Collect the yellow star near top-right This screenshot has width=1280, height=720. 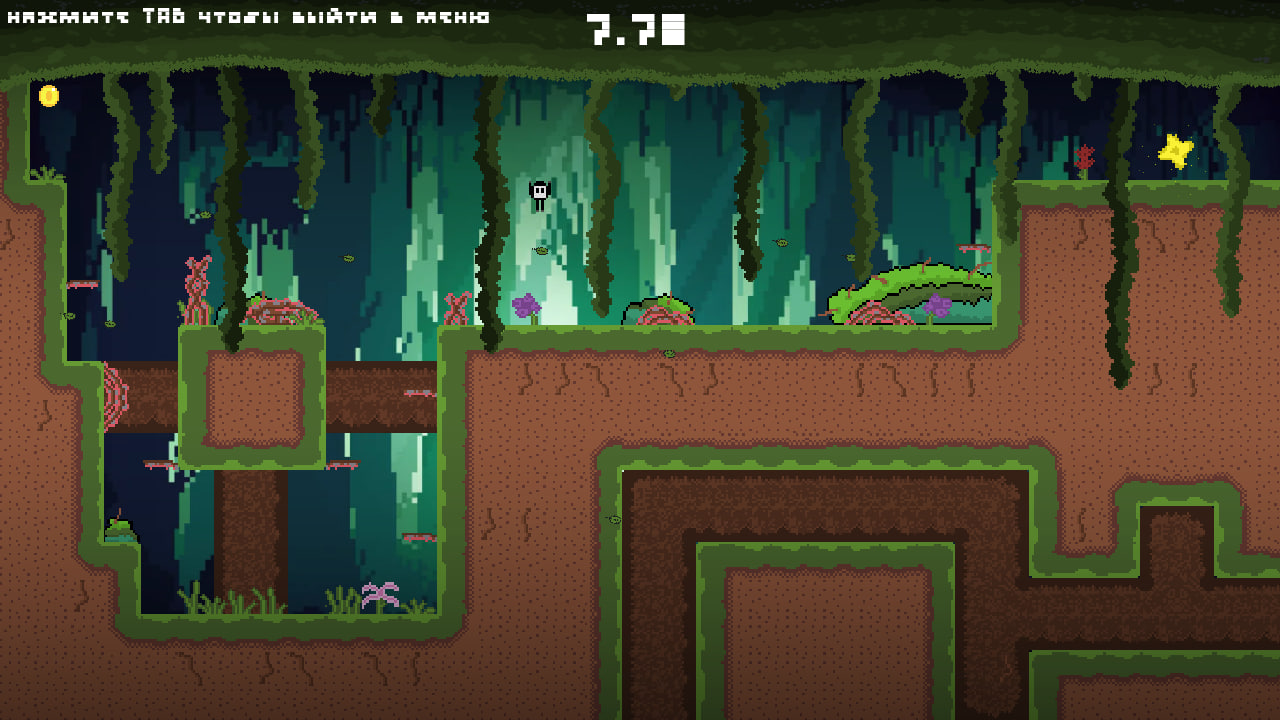(1176, 152)
